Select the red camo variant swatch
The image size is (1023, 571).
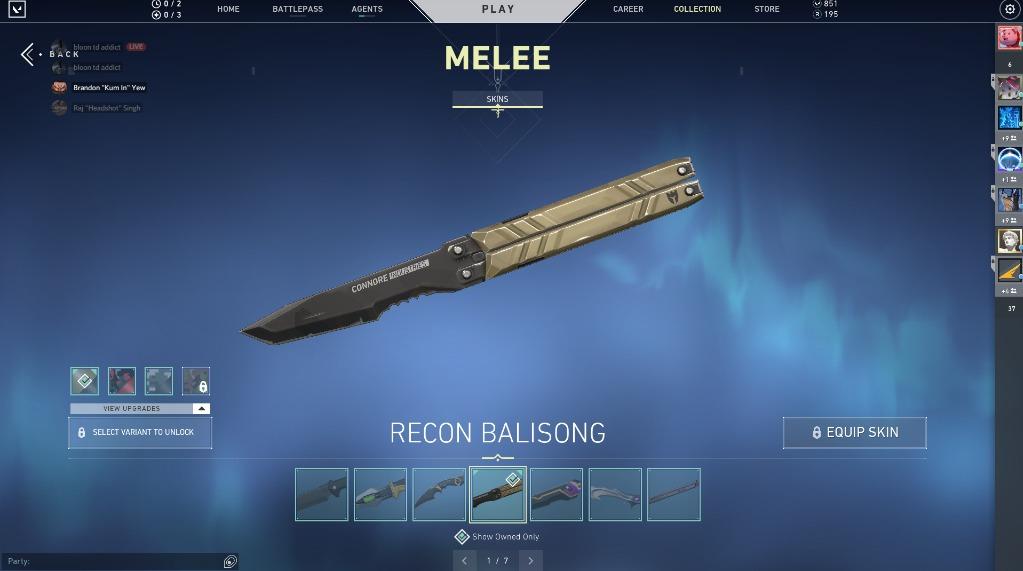(122, 381)
